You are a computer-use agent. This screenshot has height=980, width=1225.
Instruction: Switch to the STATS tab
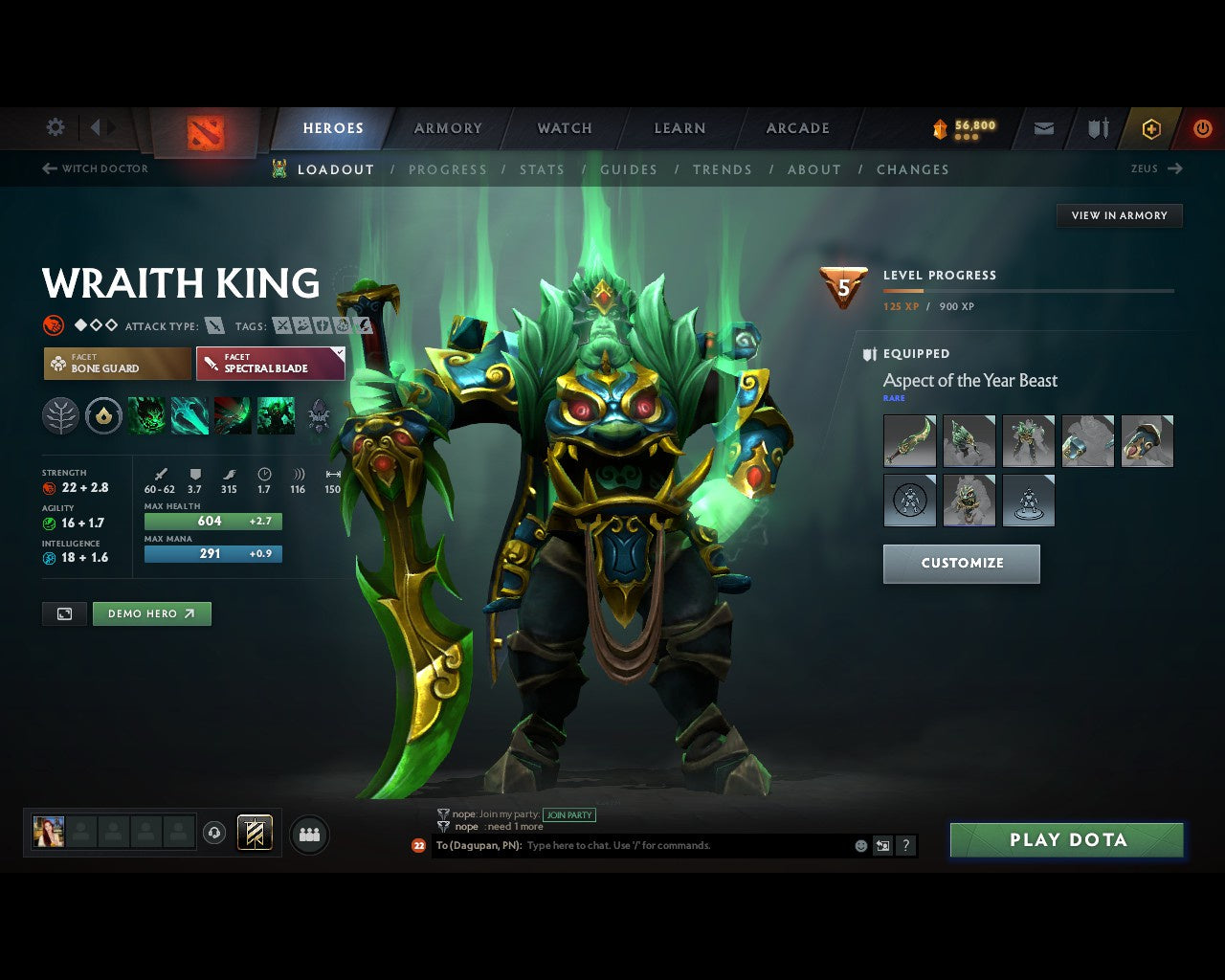pos(543,169)
